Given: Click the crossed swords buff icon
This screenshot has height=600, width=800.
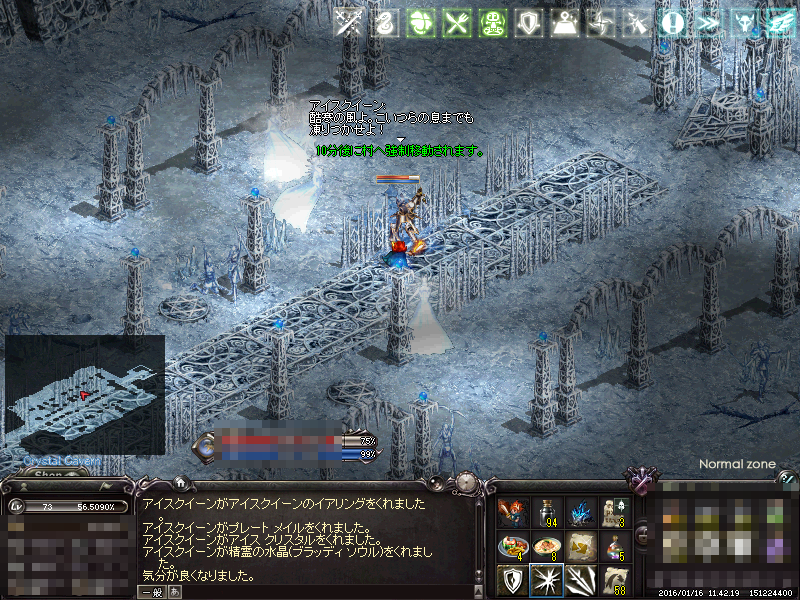Looking at the screenshot, I should click(x=349, y=23).
